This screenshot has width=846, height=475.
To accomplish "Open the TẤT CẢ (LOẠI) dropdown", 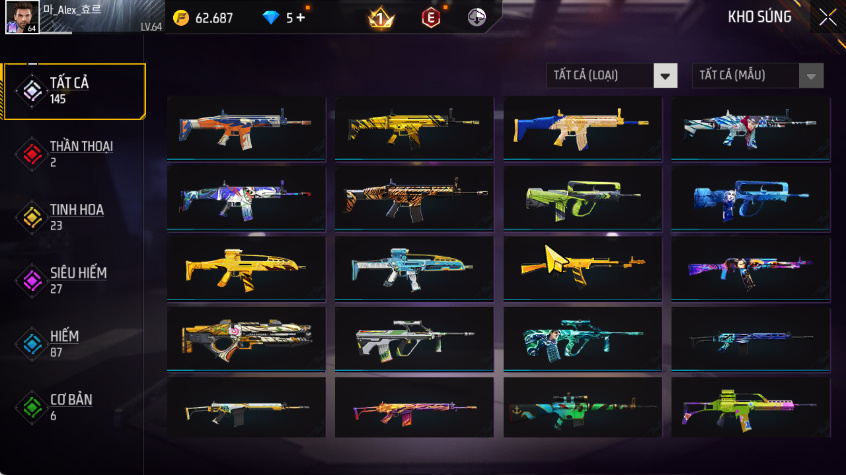I will click(612, 76).
